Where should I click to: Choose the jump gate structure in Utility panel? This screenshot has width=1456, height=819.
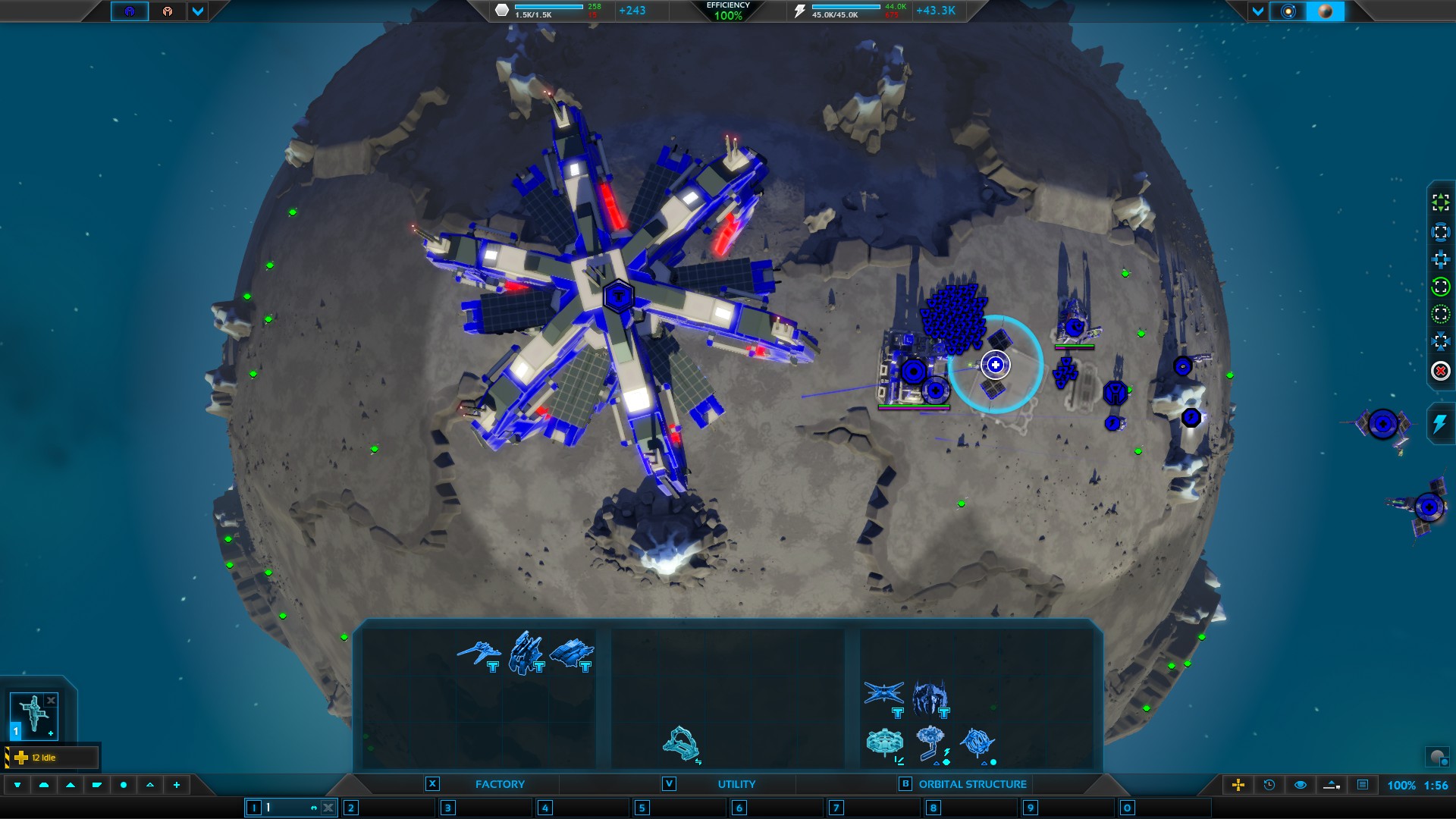tap(681, 743)
